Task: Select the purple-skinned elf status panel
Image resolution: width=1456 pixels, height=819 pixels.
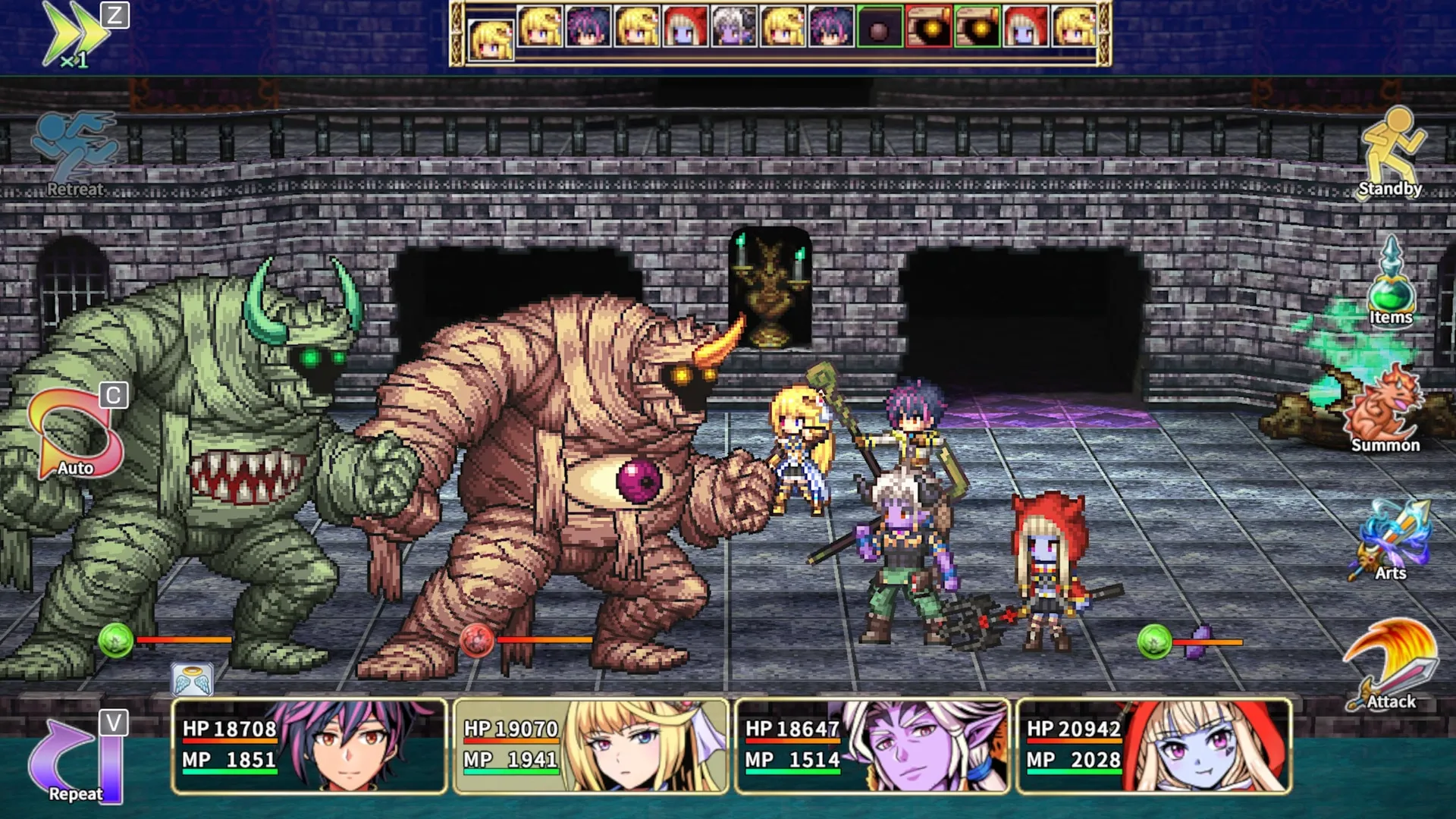Action: coord(872,747)
